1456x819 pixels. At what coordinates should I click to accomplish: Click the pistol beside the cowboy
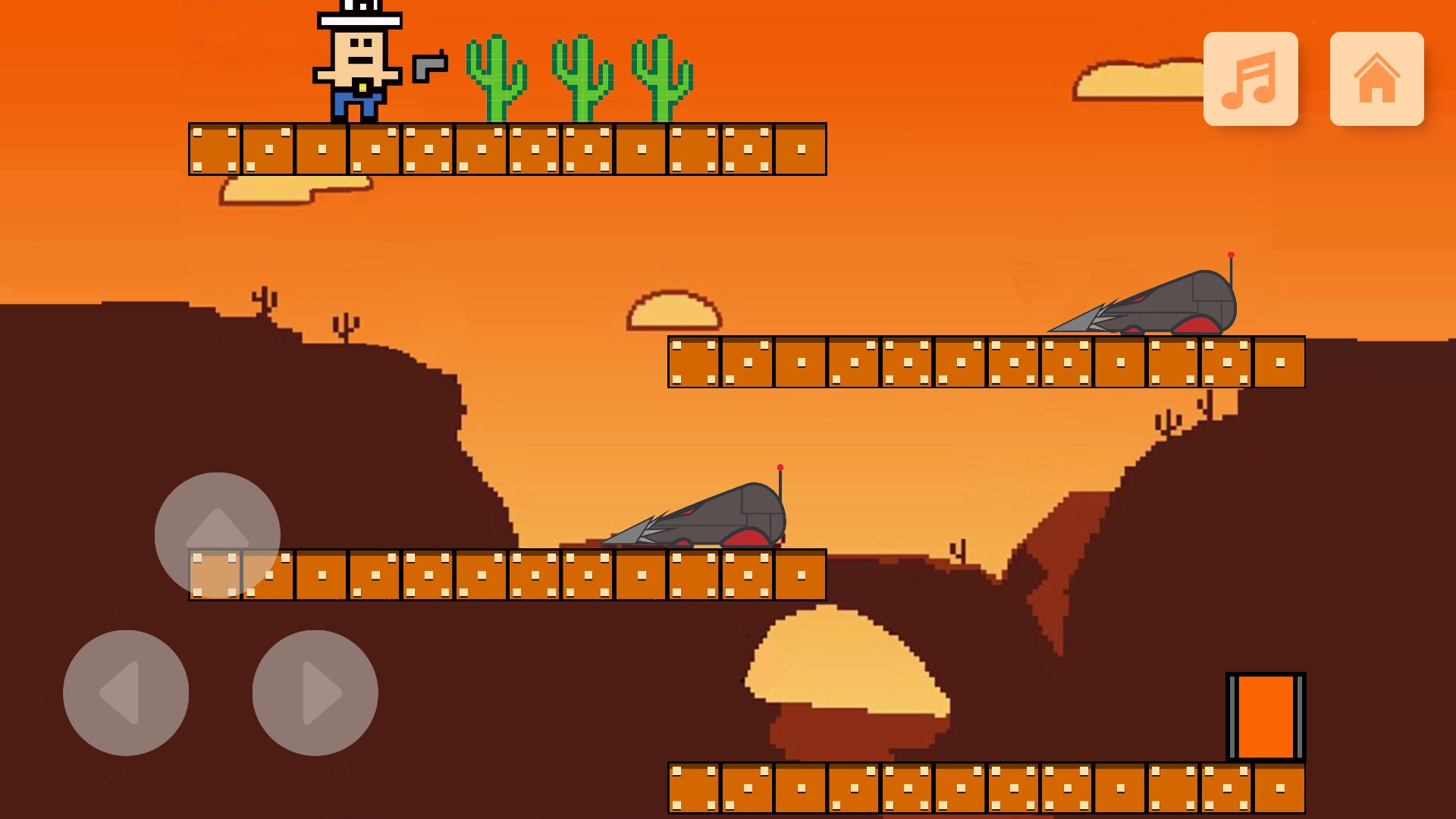pos(428,67)
